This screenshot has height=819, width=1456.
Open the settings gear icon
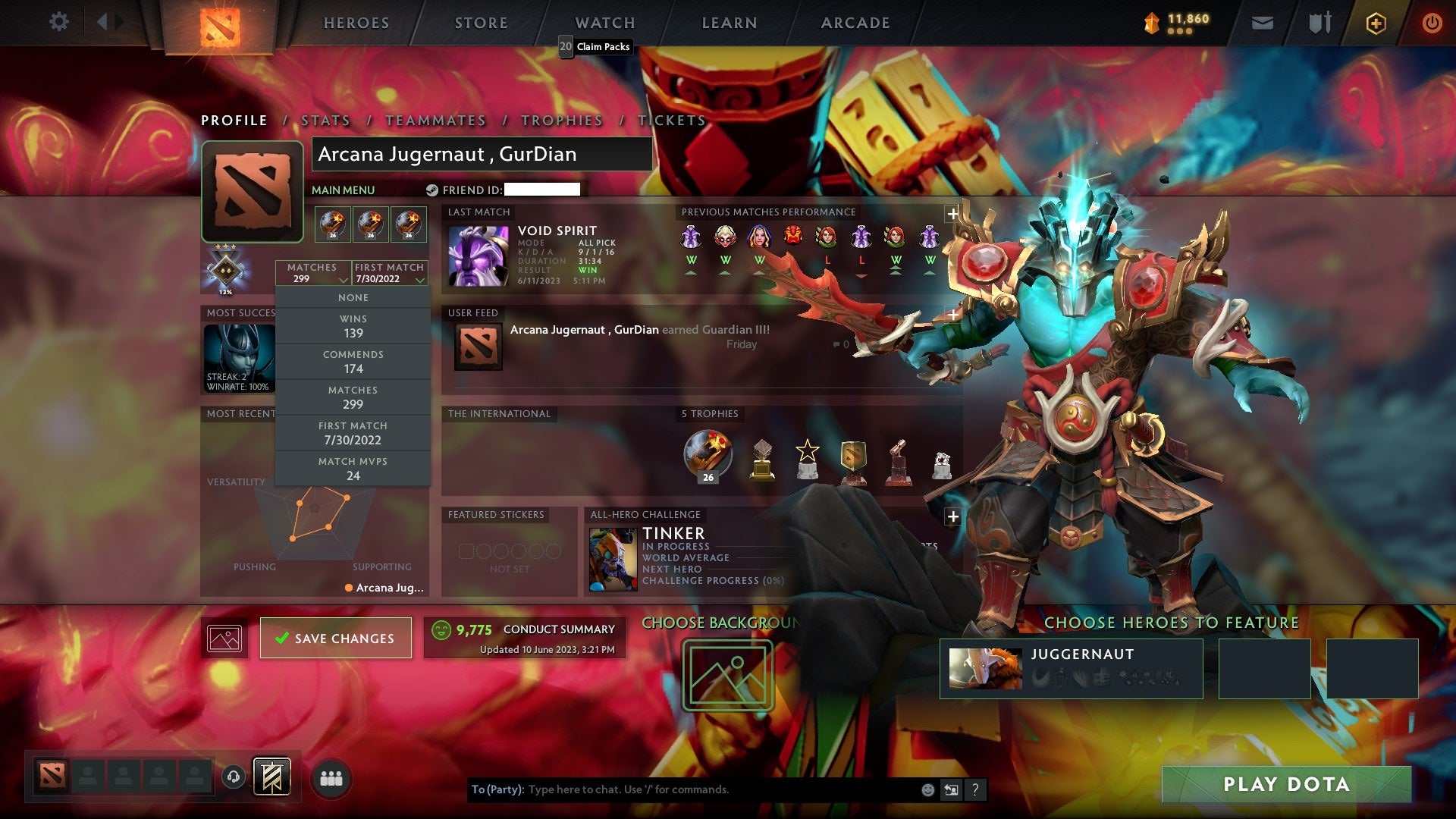pyautogui.click(x=59, y=22)
